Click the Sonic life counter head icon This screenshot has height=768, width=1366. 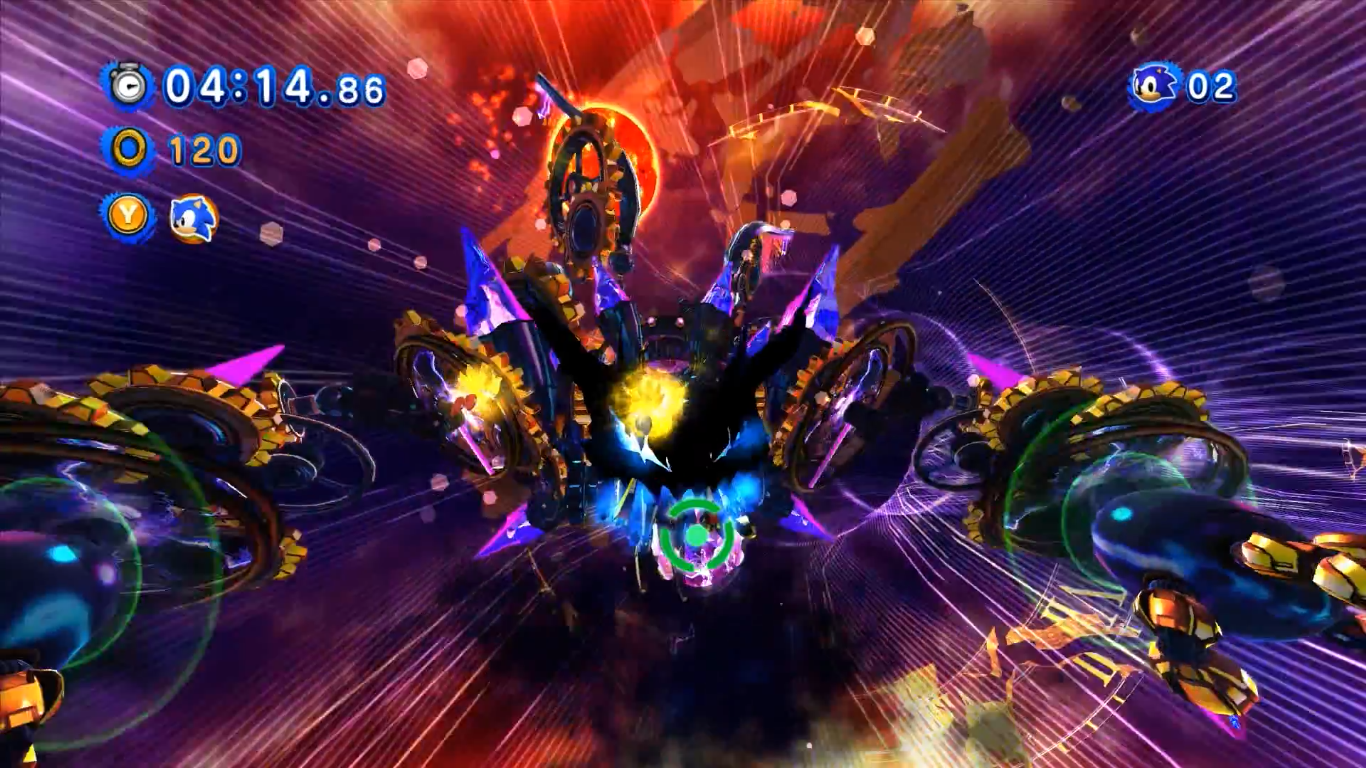[x=1153, y=86]
